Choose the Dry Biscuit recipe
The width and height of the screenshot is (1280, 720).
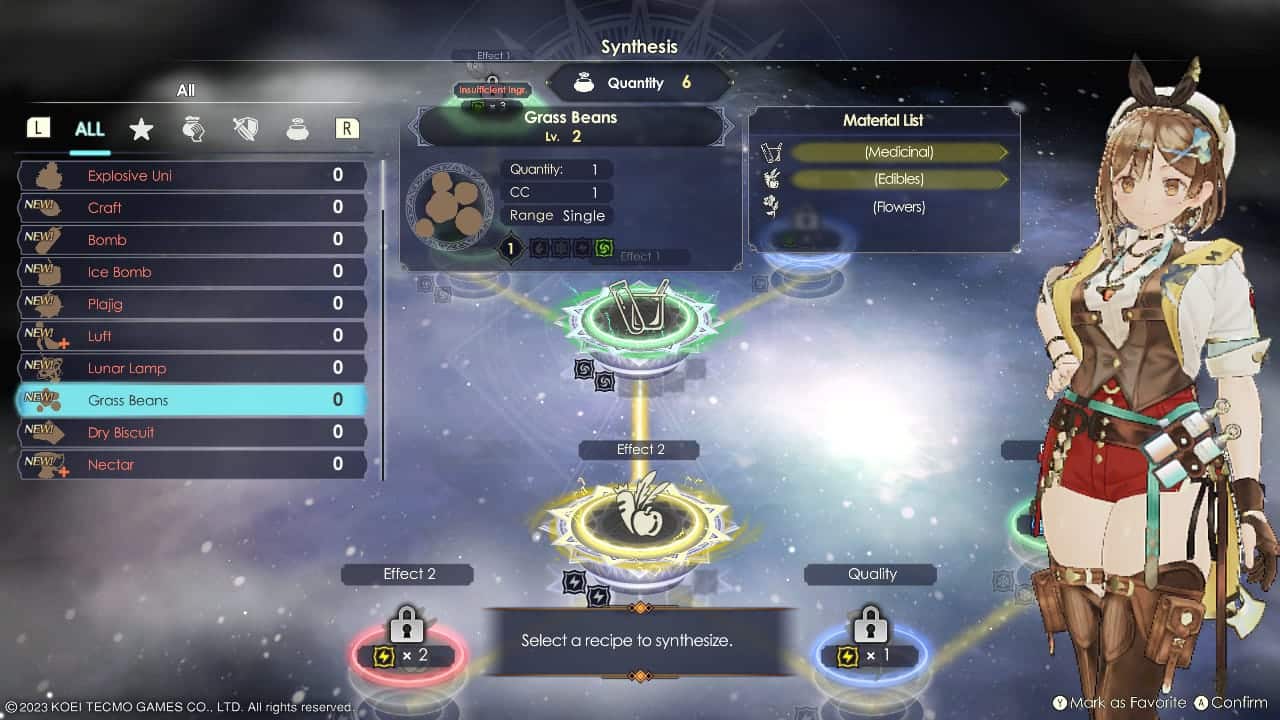coord(192,432)
